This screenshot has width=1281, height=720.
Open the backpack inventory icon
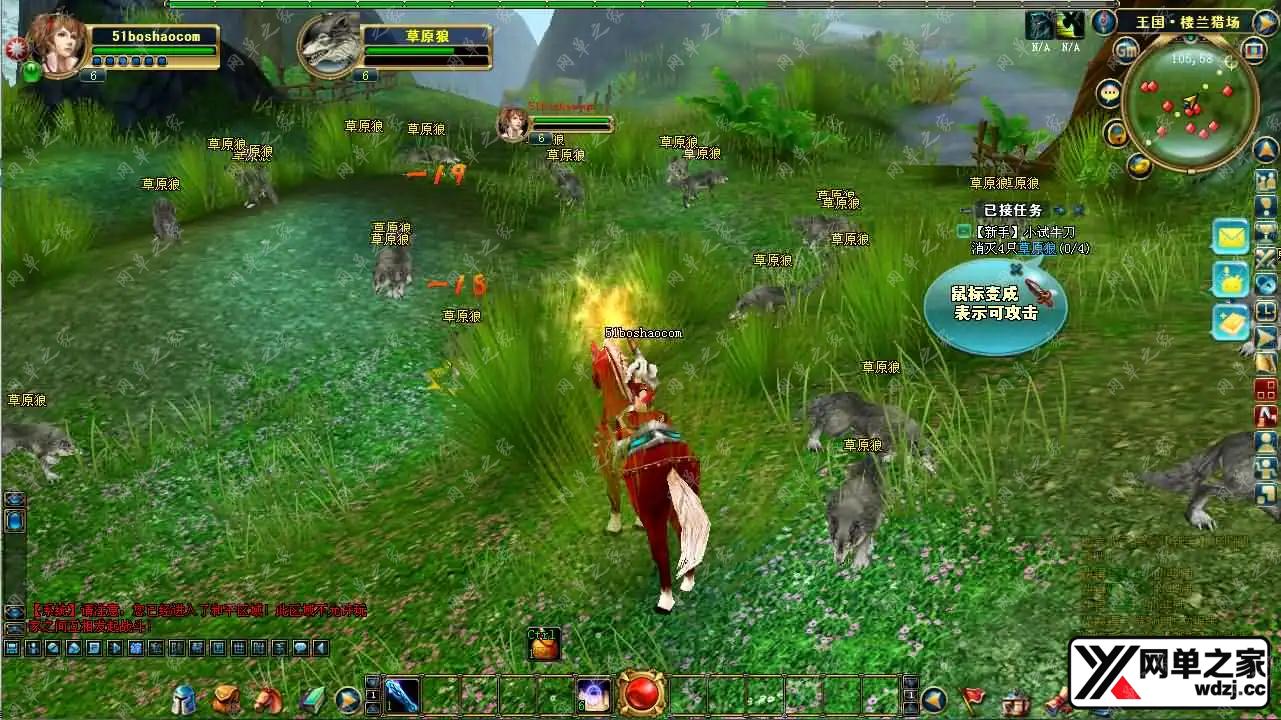point(226,700)
